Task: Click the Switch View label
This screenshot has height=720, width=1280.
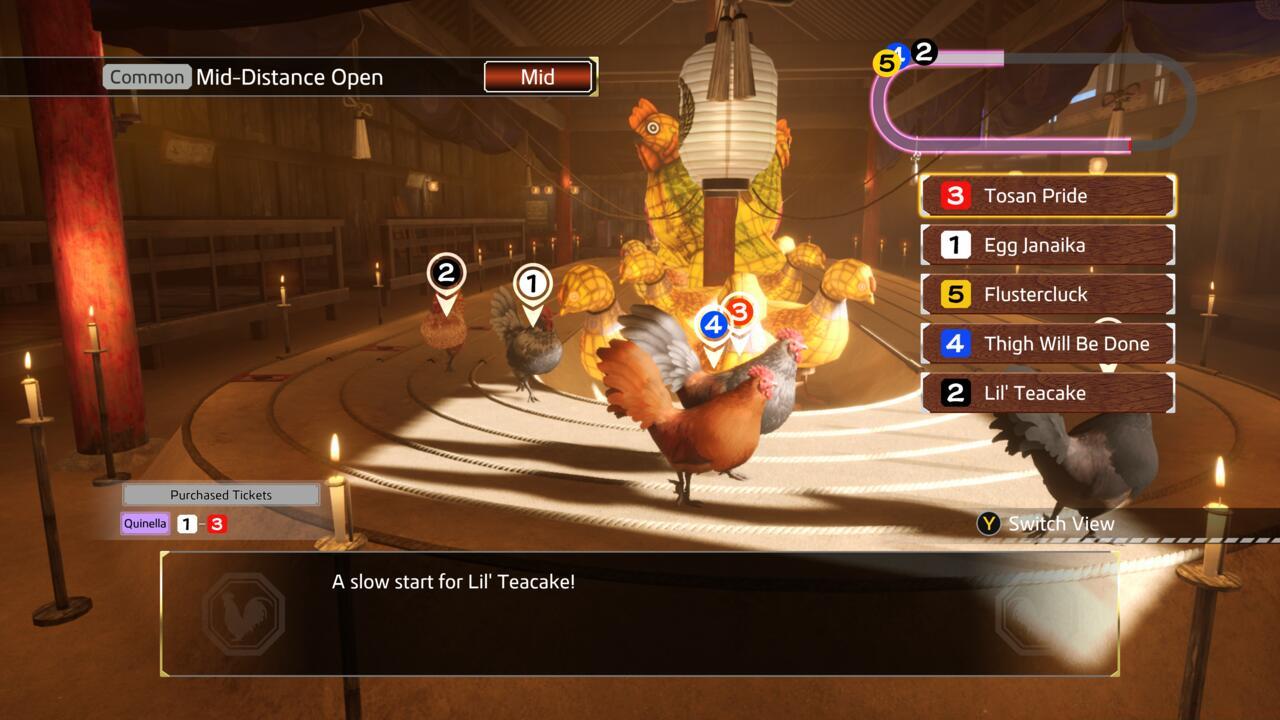Action: tap(1060, 523)
